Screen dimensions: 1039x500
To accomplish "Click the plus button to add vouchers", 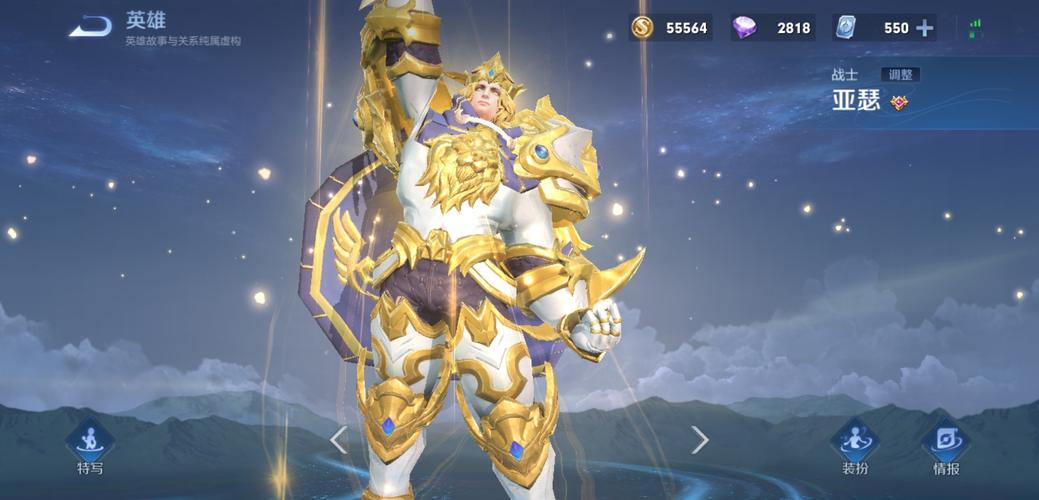I will click(x=925, y=28).
